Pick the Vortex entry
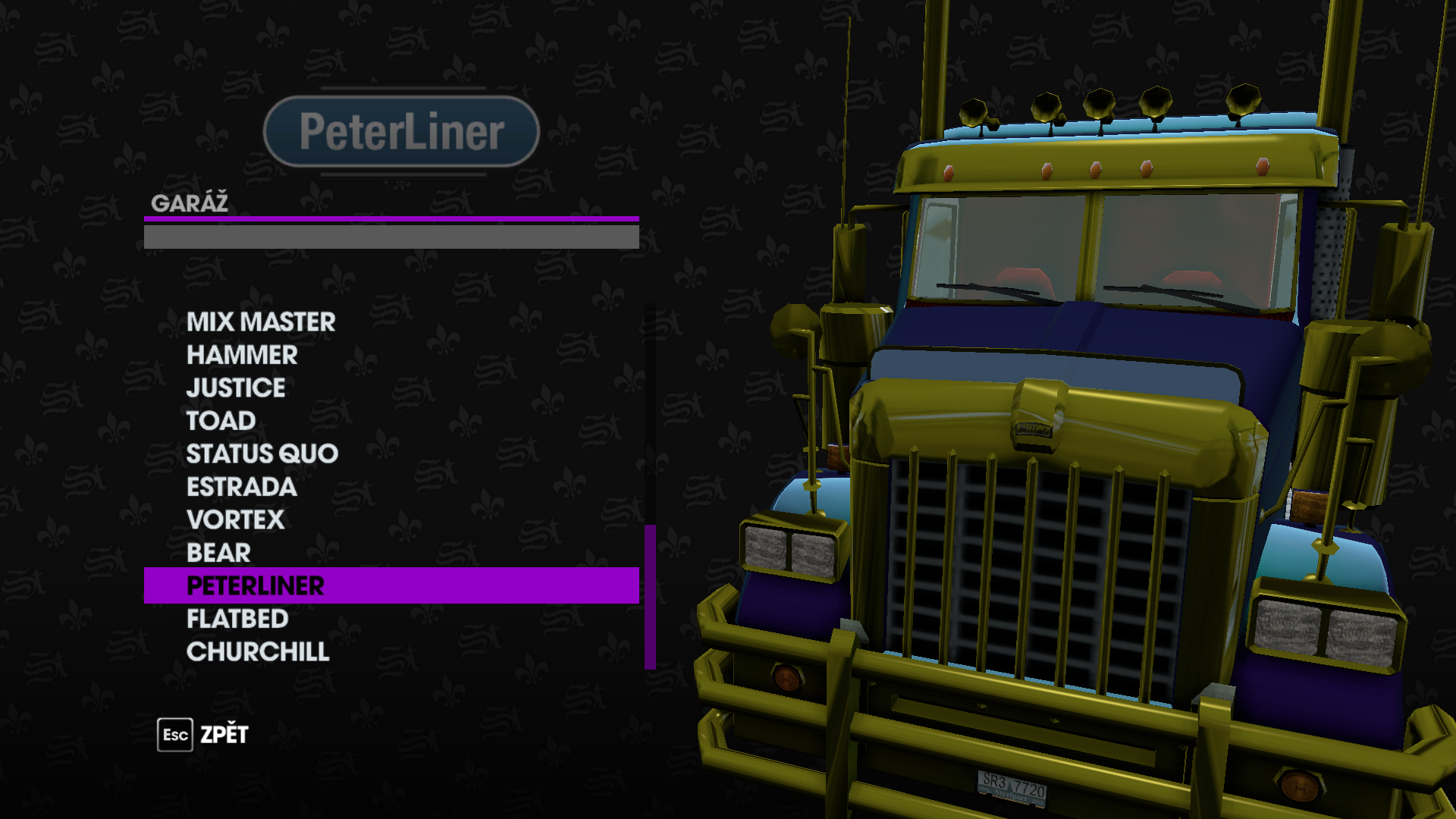This screenshot has width=1456, height=819. pyautogui.click(x=235, y=520)
